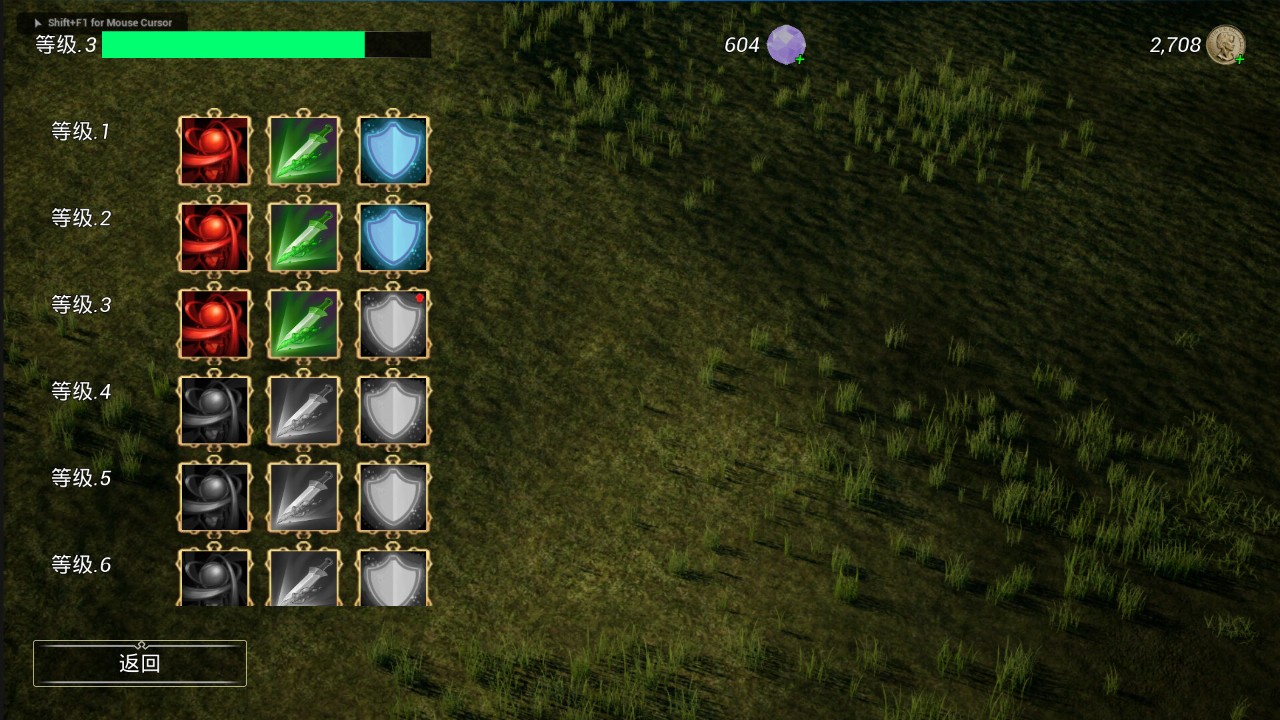Pick the level 1 blue shield skill
This screenshot has width=1280, height=720.
click(393, 151)
